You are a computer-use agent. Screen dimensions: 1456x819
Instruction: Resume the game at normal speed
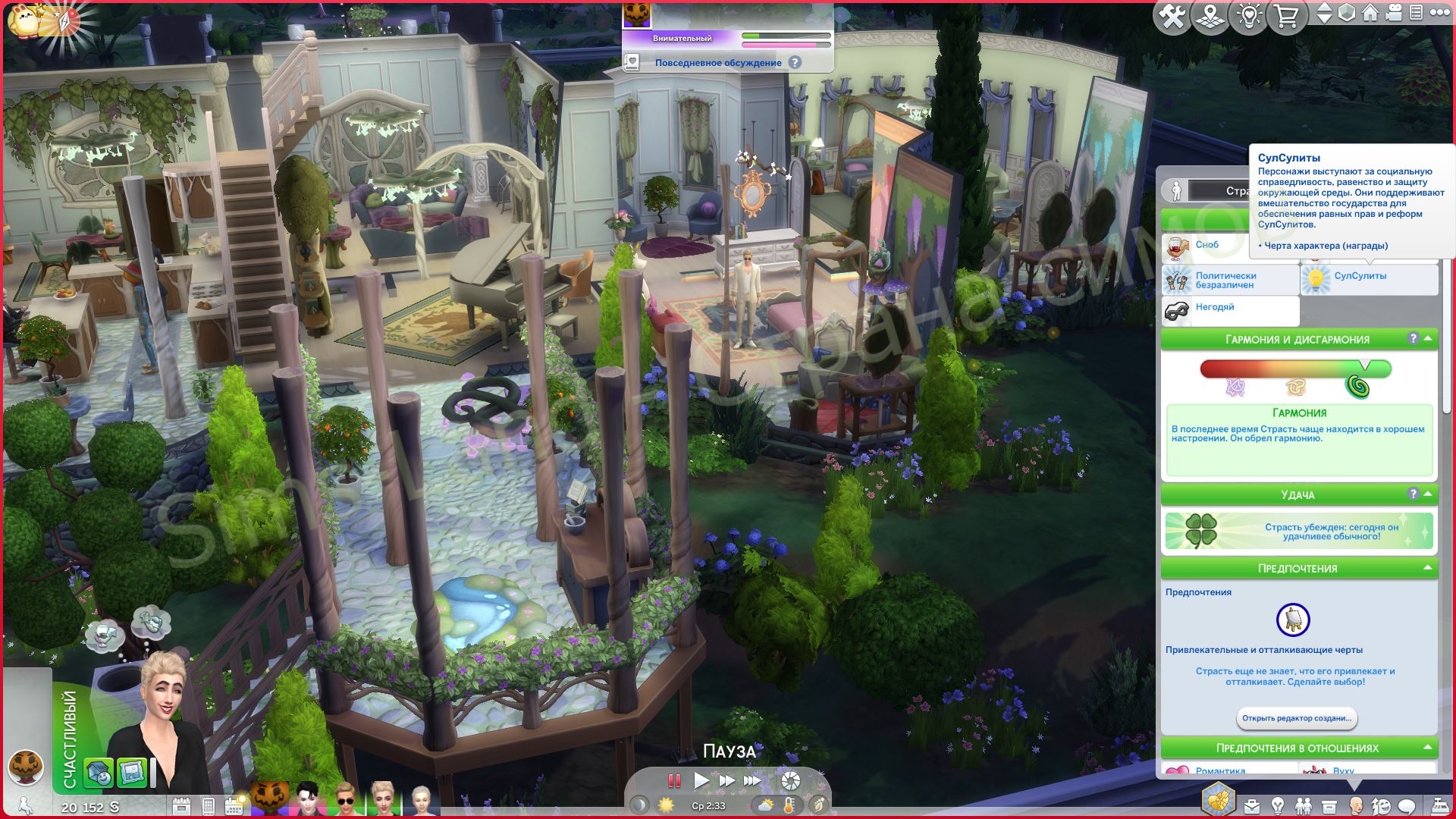pos(701,780)
